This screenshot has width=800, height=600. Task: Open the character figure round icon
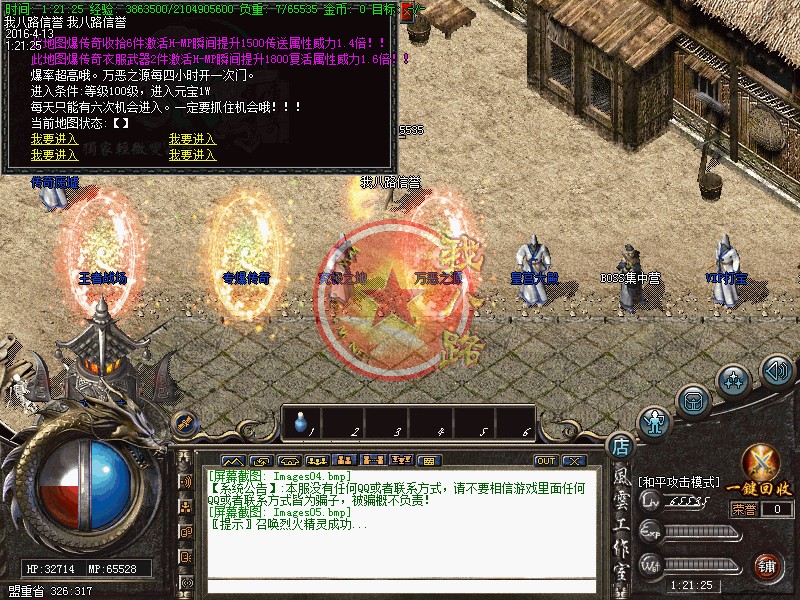[656, 423]
